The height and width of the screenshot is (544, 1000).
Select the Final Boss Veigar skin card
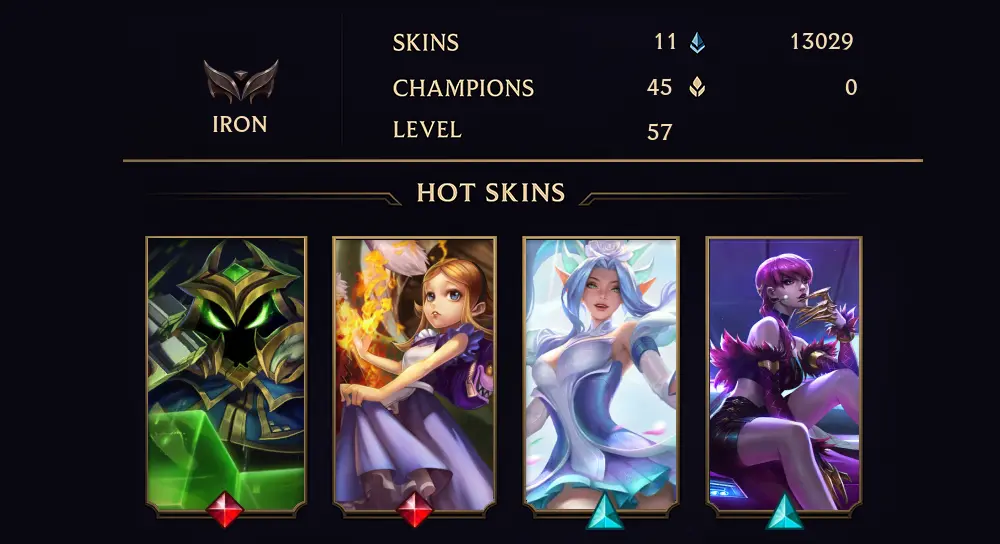pyautogui.click(x=226, y=375)
